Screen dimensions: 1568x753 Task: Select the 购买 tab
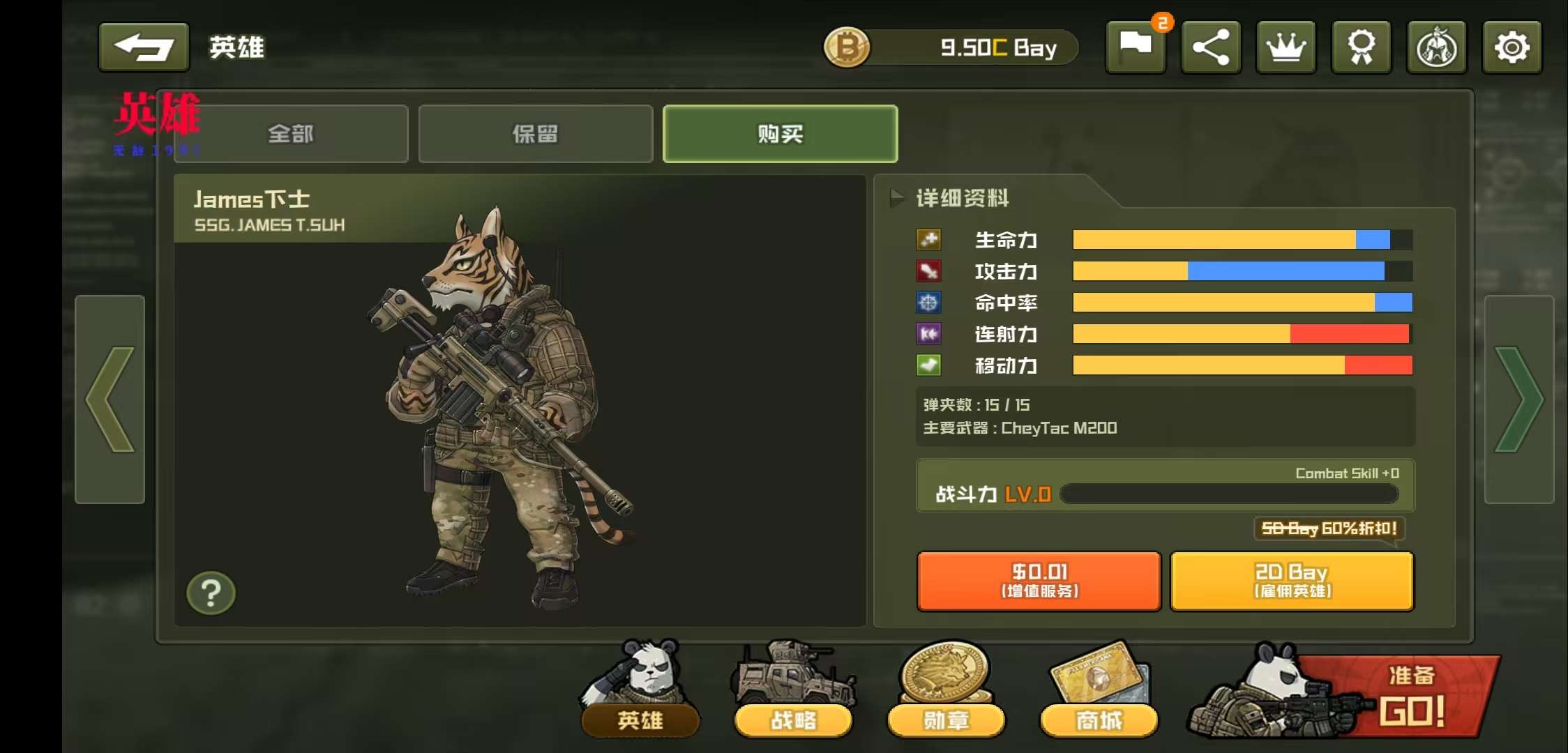coord(780,134)
